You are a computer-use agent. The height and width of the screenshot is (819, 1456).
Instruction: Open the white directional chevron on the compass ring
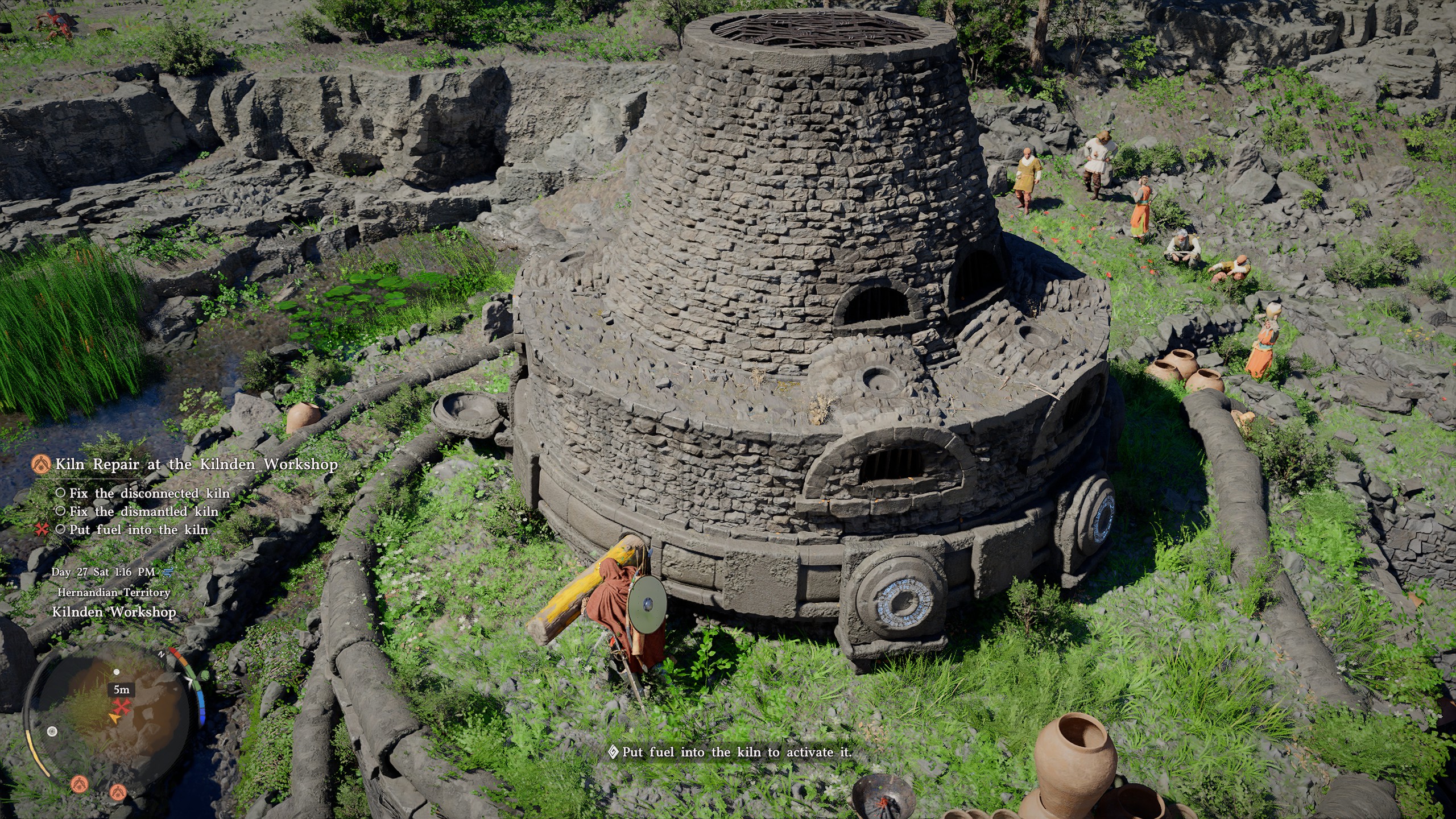[190, 681]
